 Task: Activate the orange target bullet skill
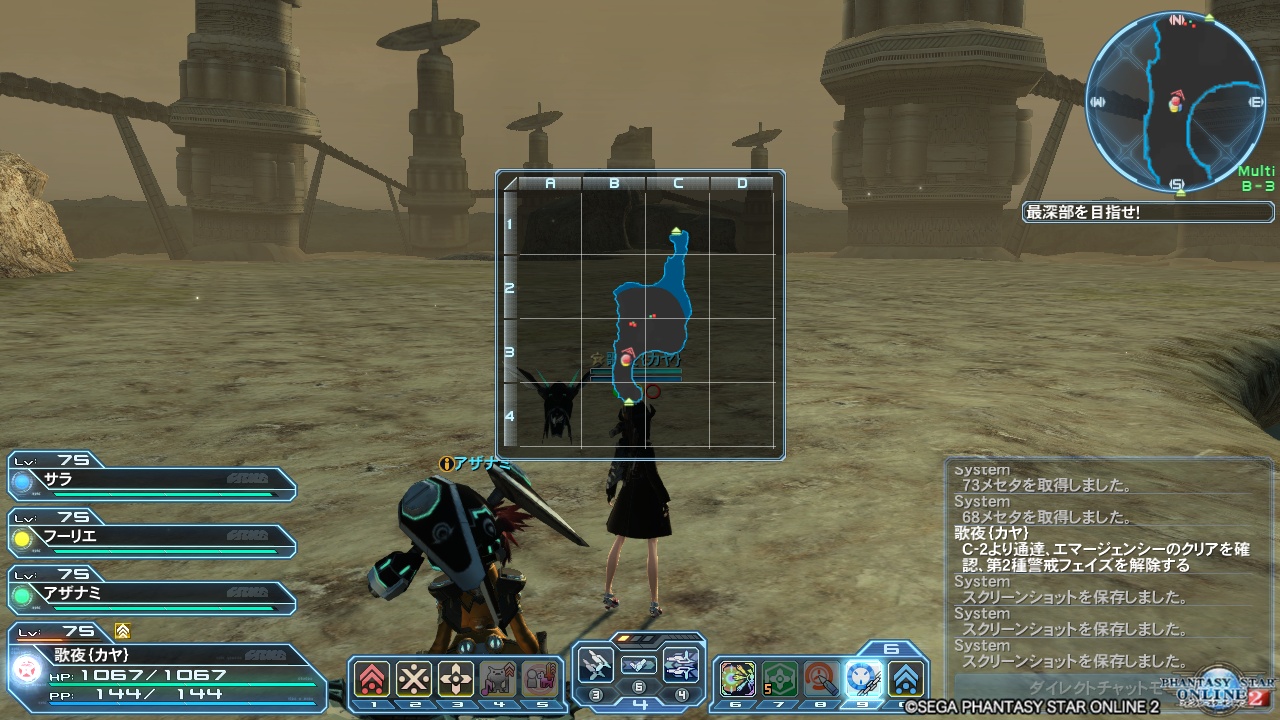tap(822, 679)
